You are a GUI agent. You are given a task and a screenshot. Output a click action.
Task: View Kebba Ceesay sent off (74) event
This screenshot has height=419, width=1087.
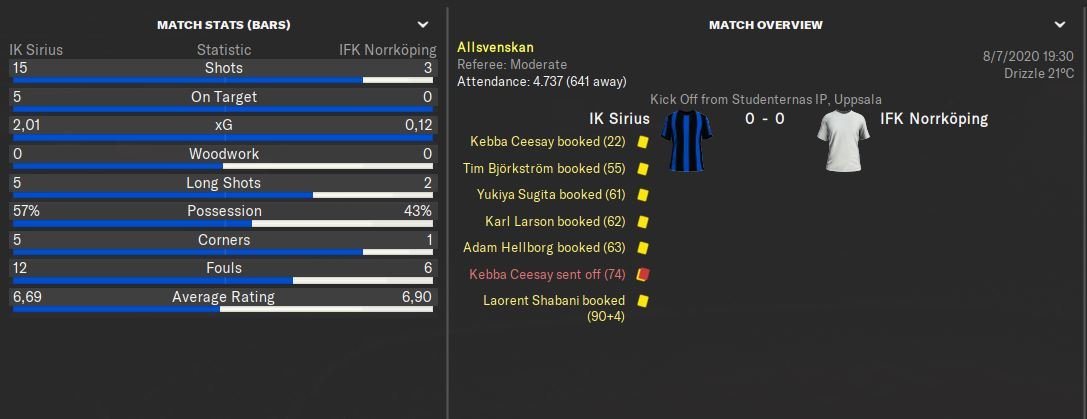tap(548, 273)
